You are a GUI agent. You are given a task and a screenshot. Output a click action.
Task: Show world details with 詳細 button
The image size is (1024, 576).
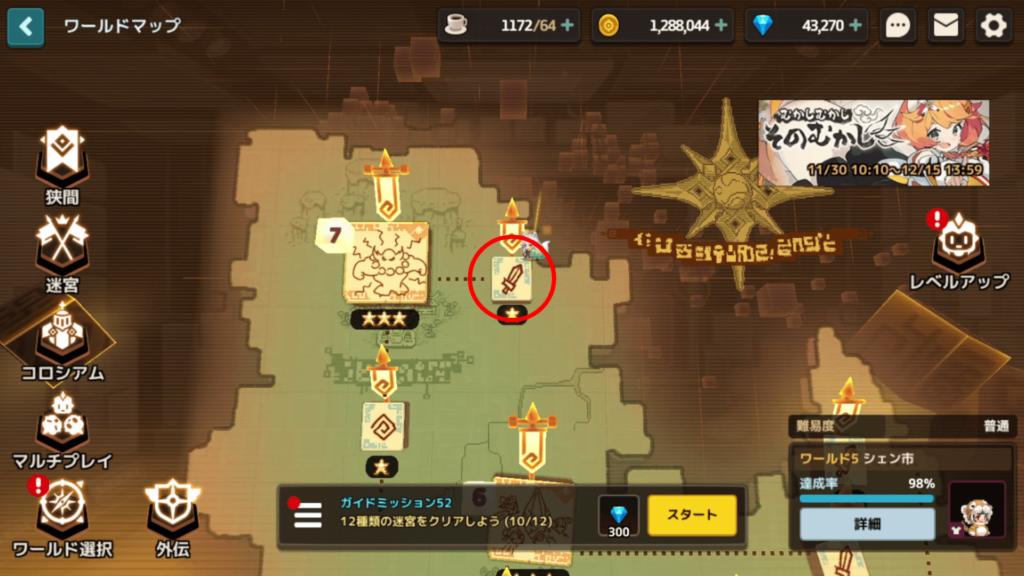tap(867, 524)
